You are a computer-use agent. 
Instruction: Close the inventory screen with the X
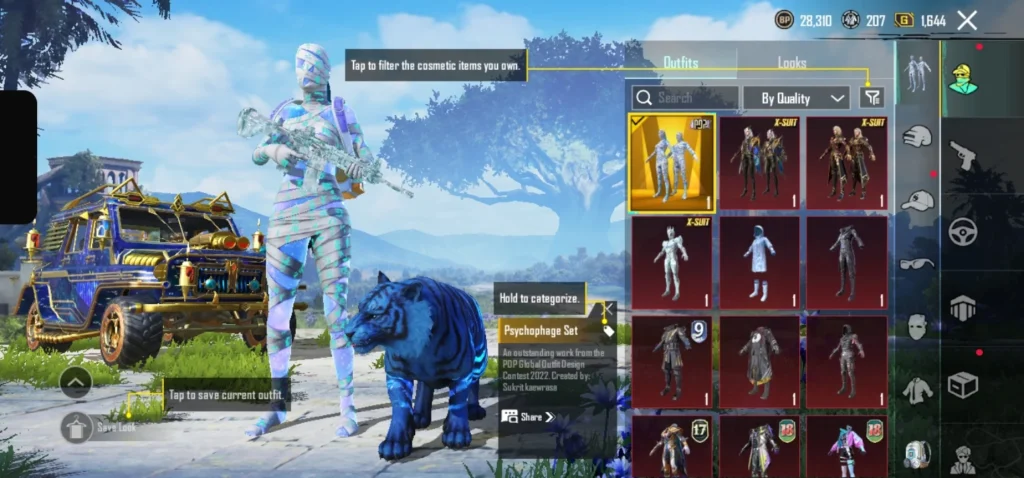(x=967, y=20)
